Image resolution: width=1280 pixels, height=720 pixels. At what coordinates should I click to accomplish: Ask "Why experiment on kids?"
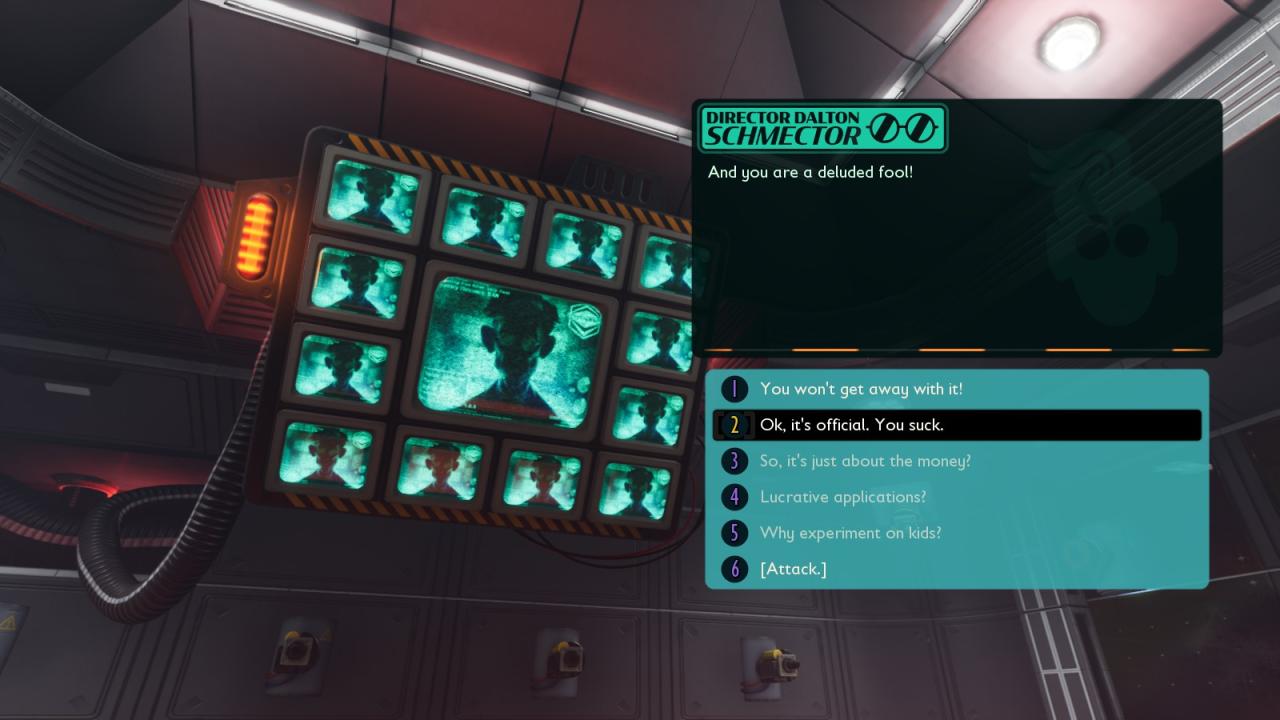point(850,533)
